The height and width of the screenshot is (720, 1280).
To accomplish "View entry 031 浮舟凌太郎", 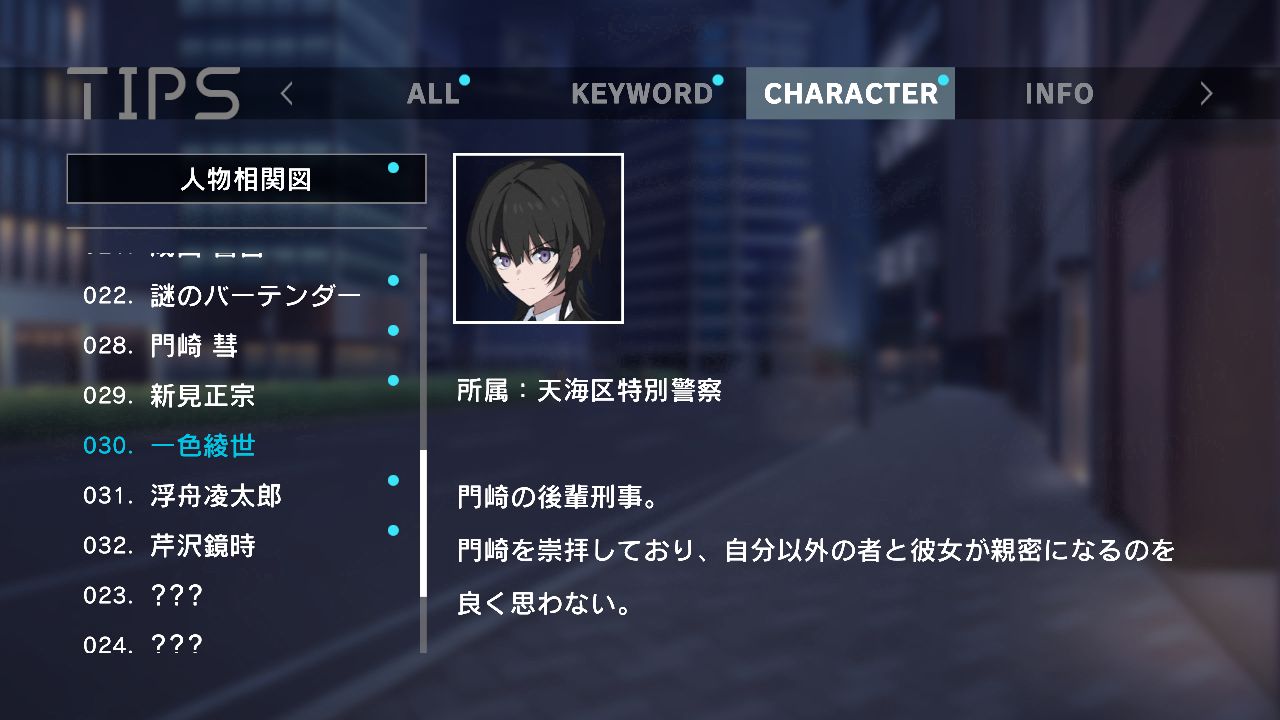I will [x=216, y=496].
